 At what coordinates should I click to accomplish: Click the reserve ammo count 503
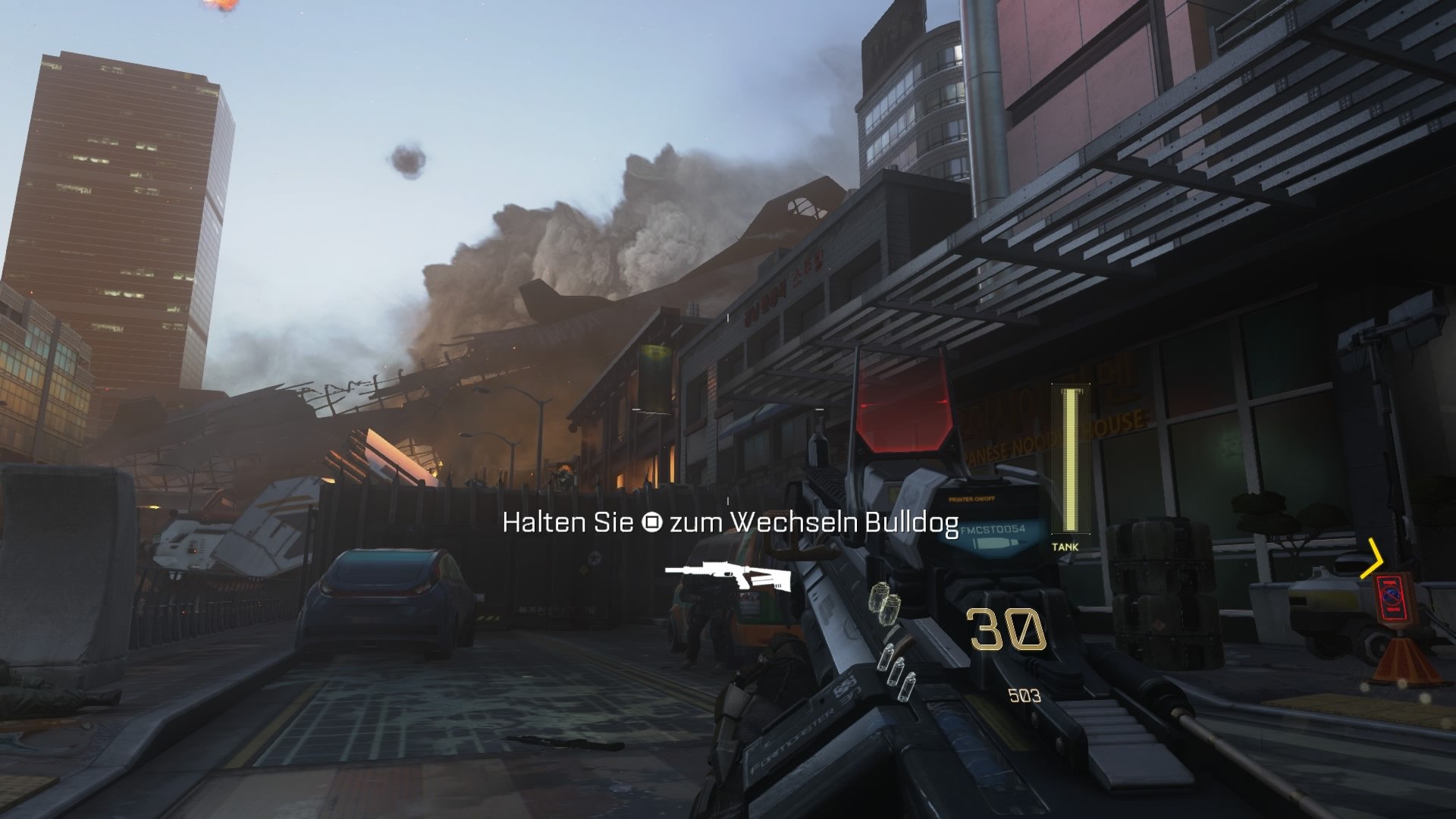(x=1025, y=694)
